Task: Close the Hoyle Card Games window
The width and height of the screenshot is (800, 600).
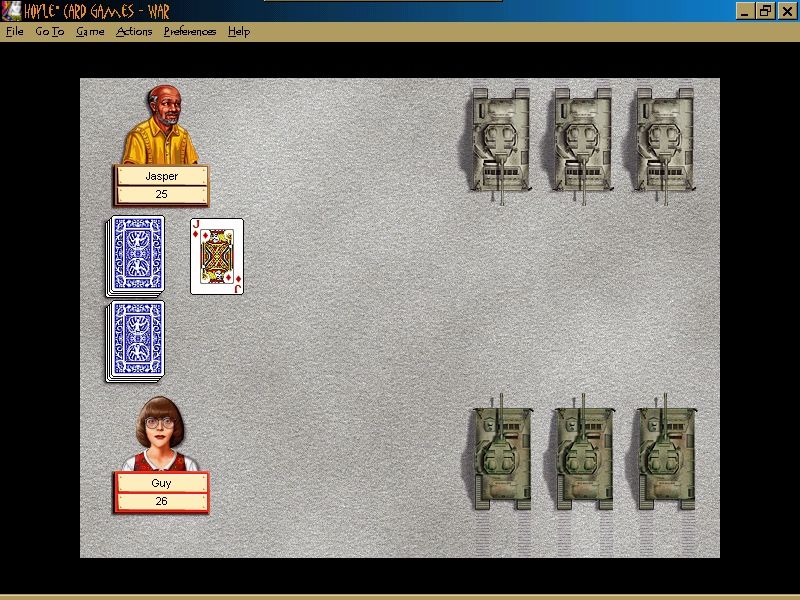Action: [785, 11]
